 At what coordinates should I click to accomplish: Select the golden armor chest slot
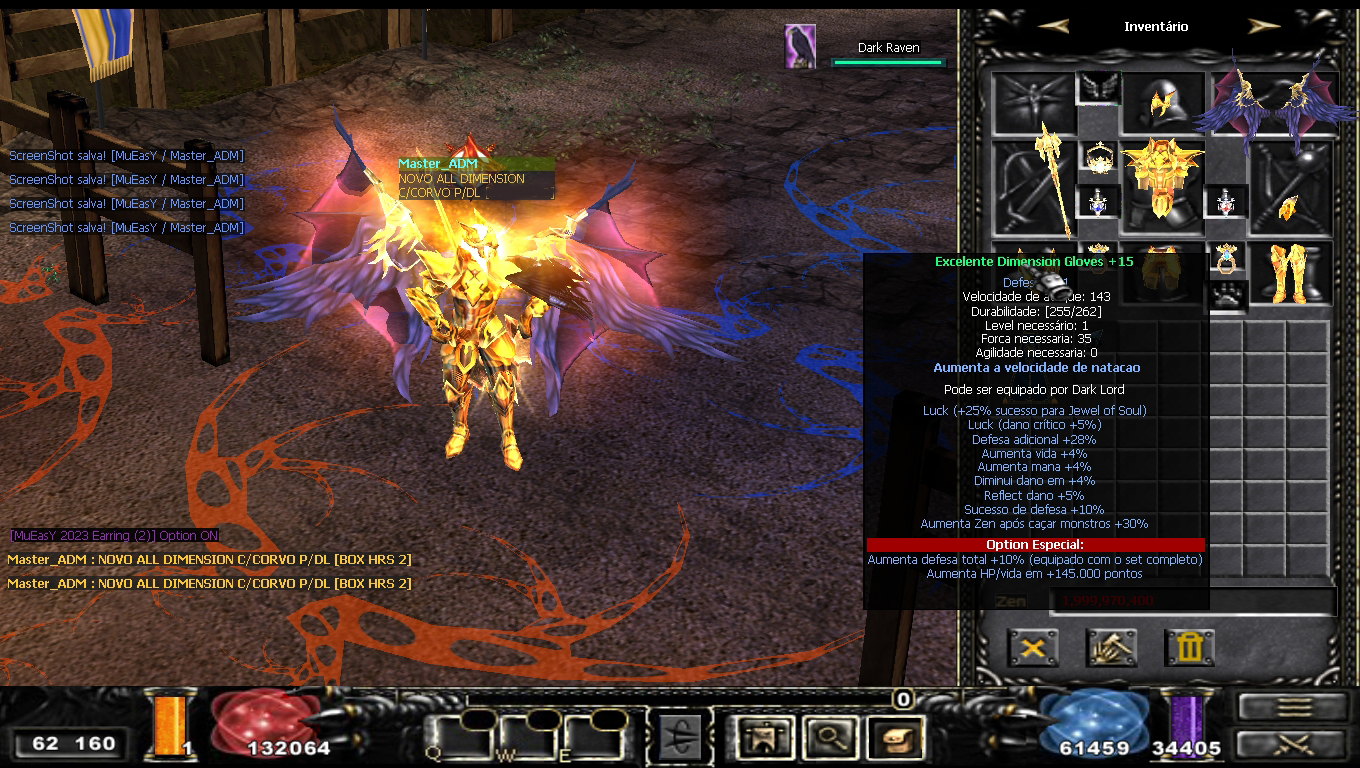pyautogui.click(x=1163, y=180)
